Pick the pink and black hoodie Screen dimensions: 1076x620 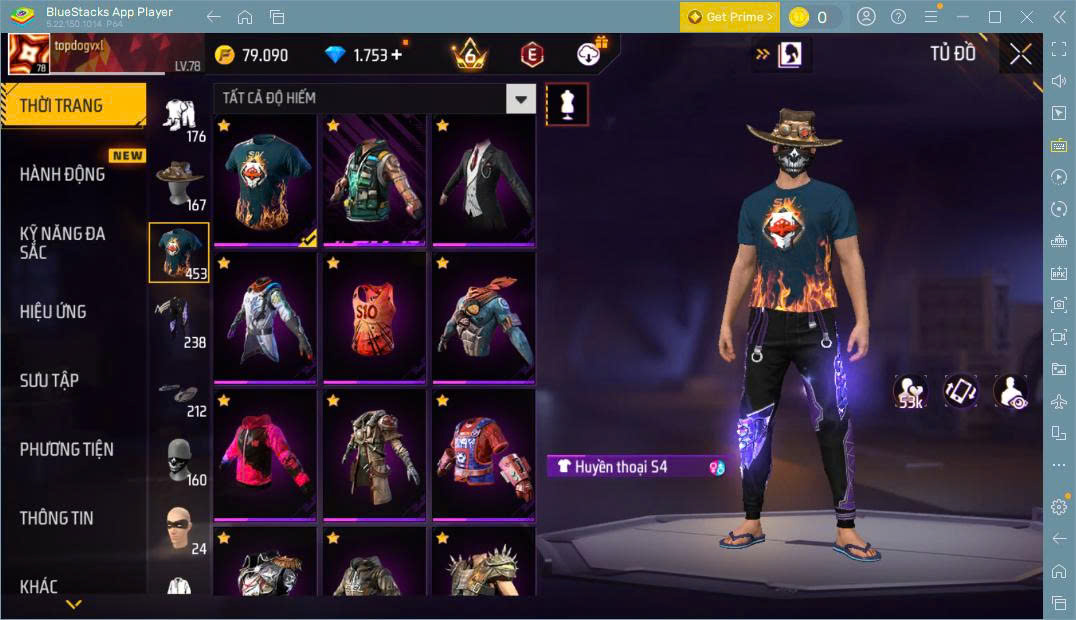(x=264, y=454)
